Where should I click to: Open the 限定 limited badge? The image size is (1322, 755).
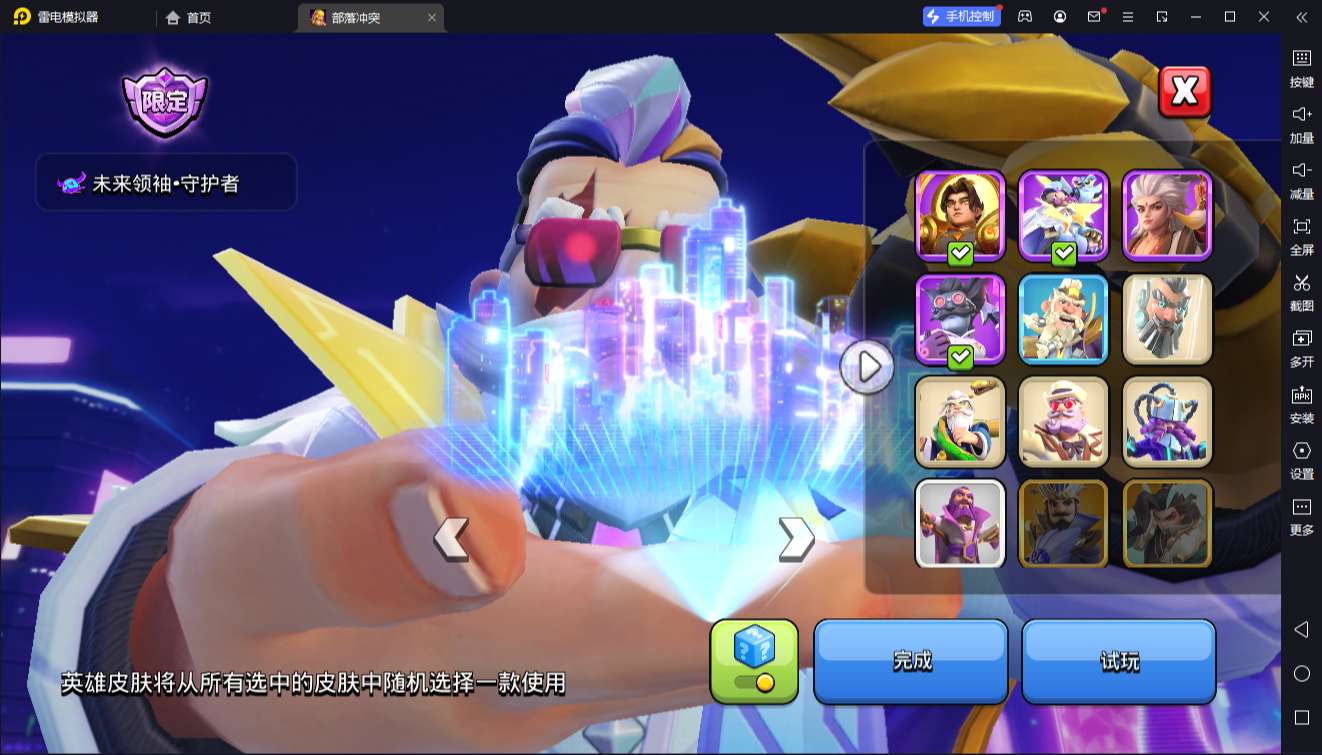(164, 101)
